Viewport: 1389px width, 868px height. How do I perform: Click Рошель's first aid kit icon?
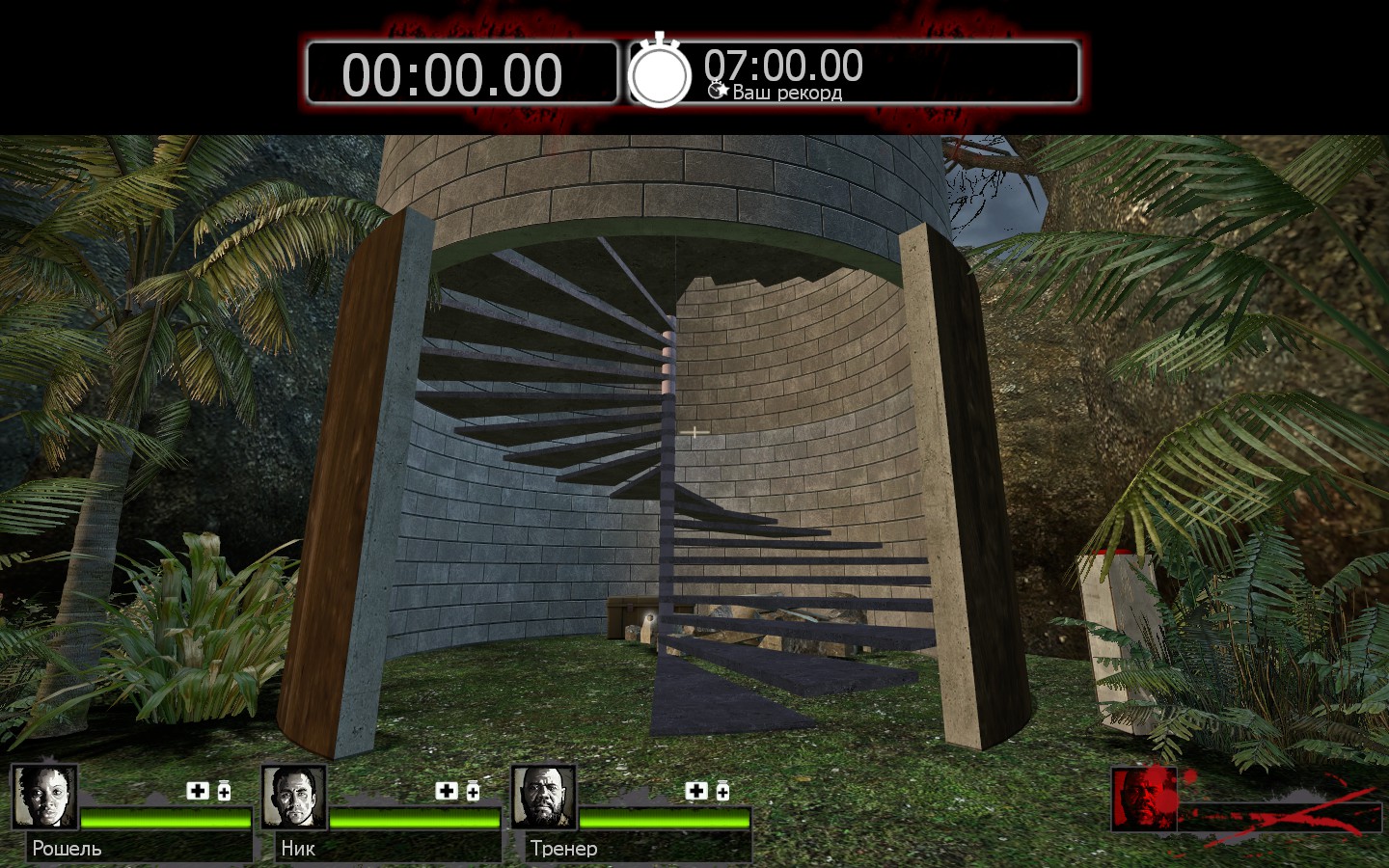198,791
